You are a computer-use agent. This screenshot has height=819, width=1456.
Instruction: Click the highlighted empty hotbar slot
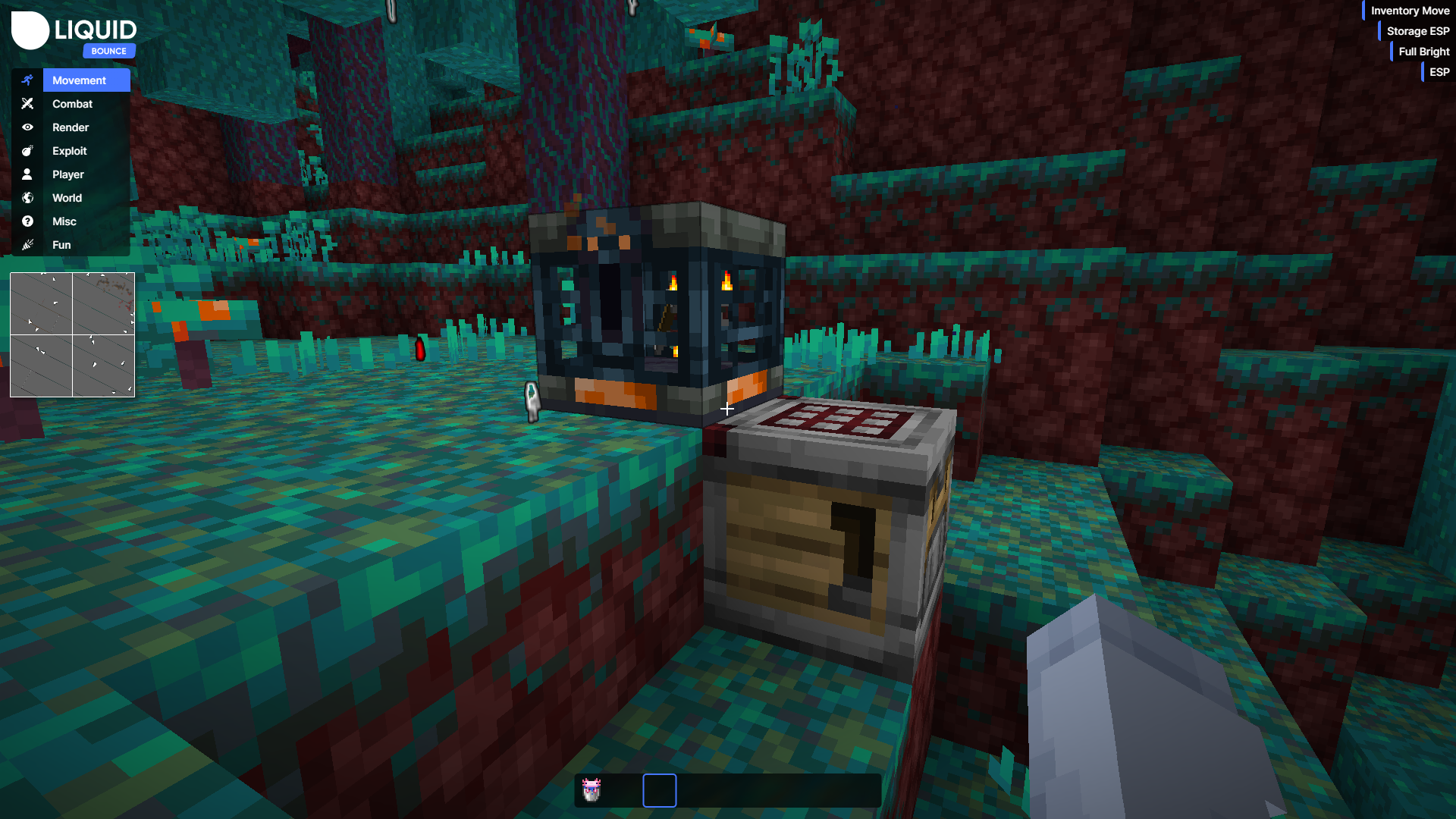pyautogui.click(x=659, y=790)
